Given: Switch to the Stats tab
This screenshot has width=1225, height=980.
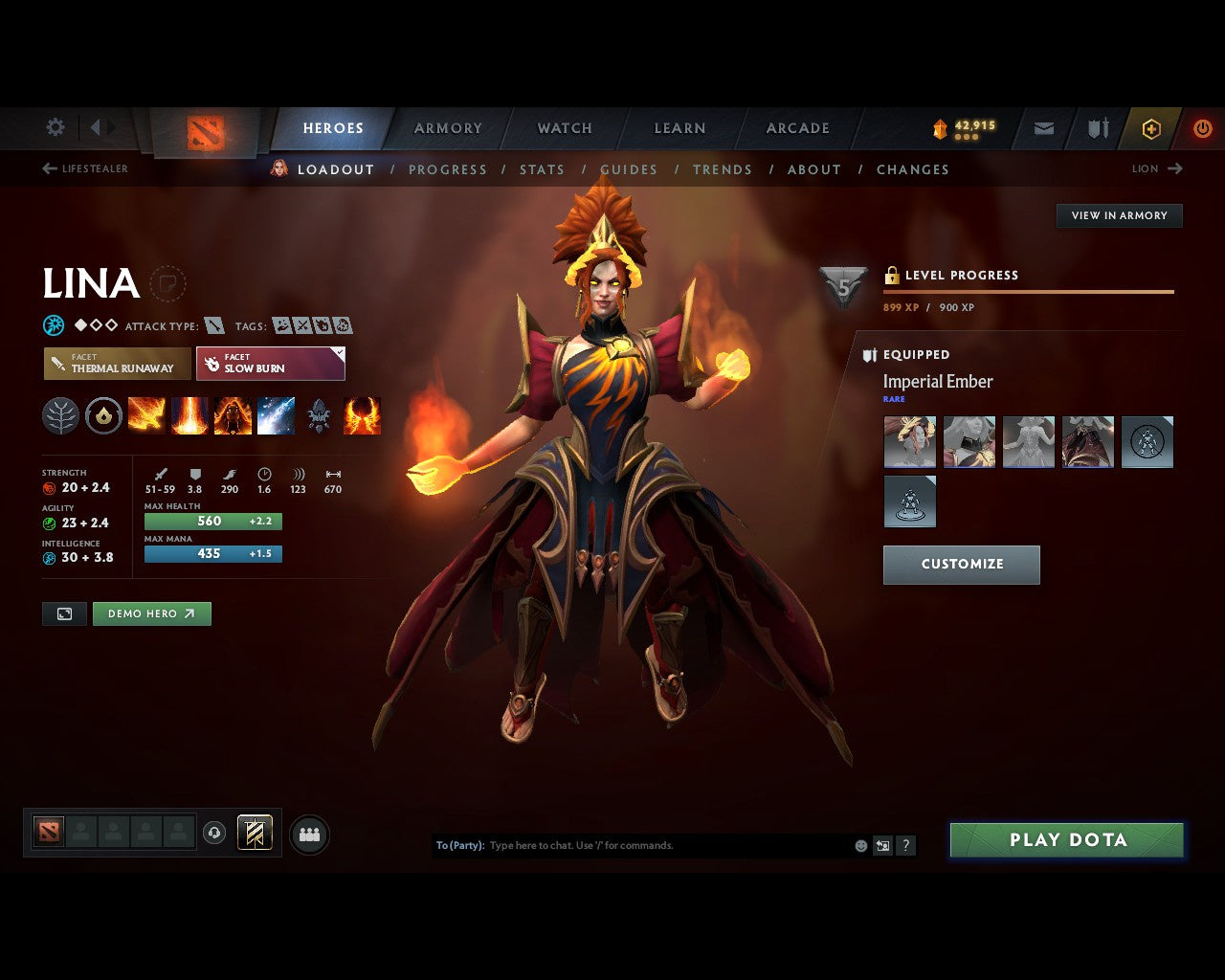Looking at the screenshot, I should 542,169.
